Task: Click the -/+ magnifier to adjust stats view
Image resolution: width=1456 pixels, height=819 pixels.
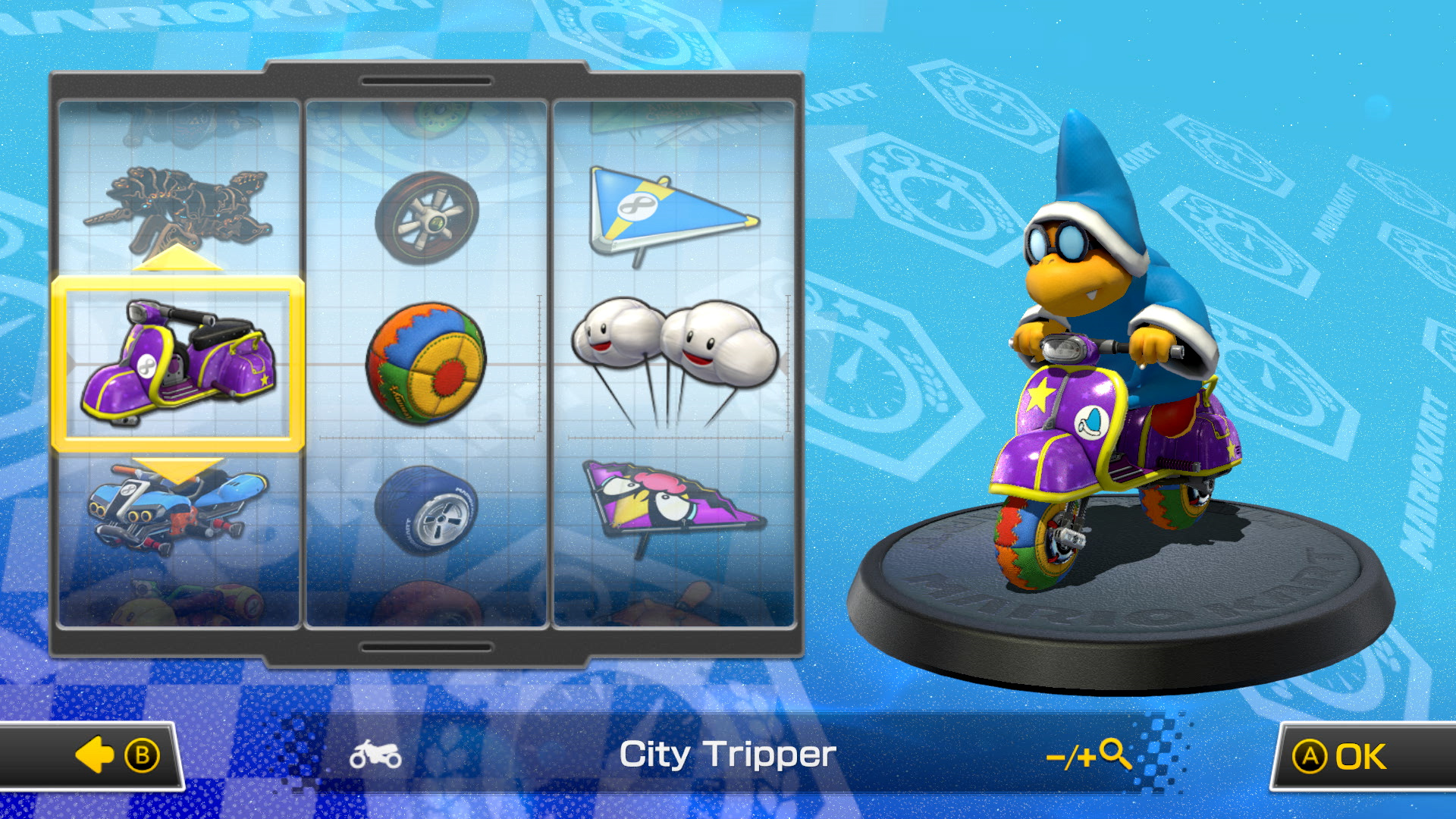Action: pos(1087,755)
